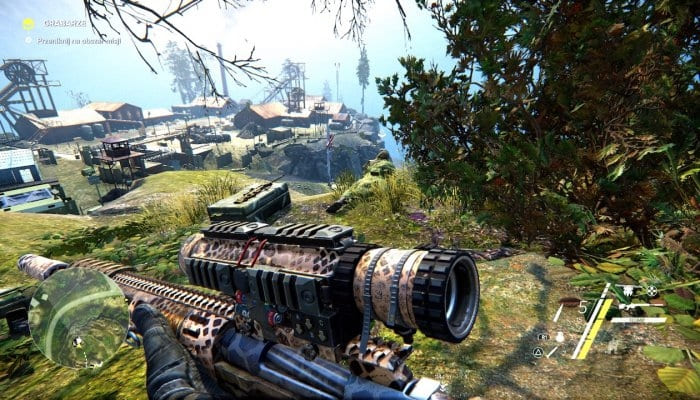Click the bullet ammo type icon
This screenshot has width=700, height=400.
point(569,302)
